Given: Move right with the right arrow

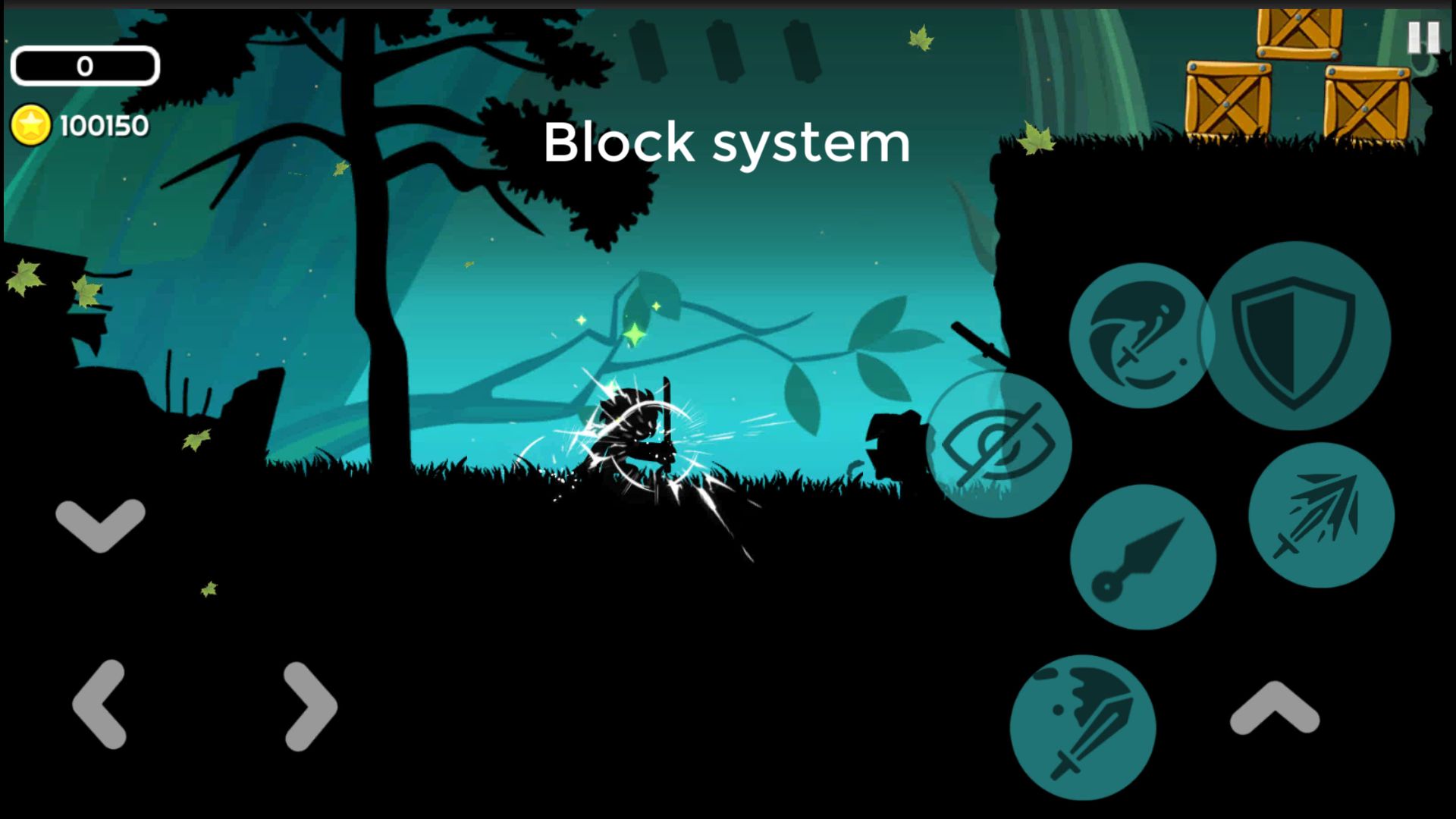Looking at the screenshot, I should pos(309,706).
